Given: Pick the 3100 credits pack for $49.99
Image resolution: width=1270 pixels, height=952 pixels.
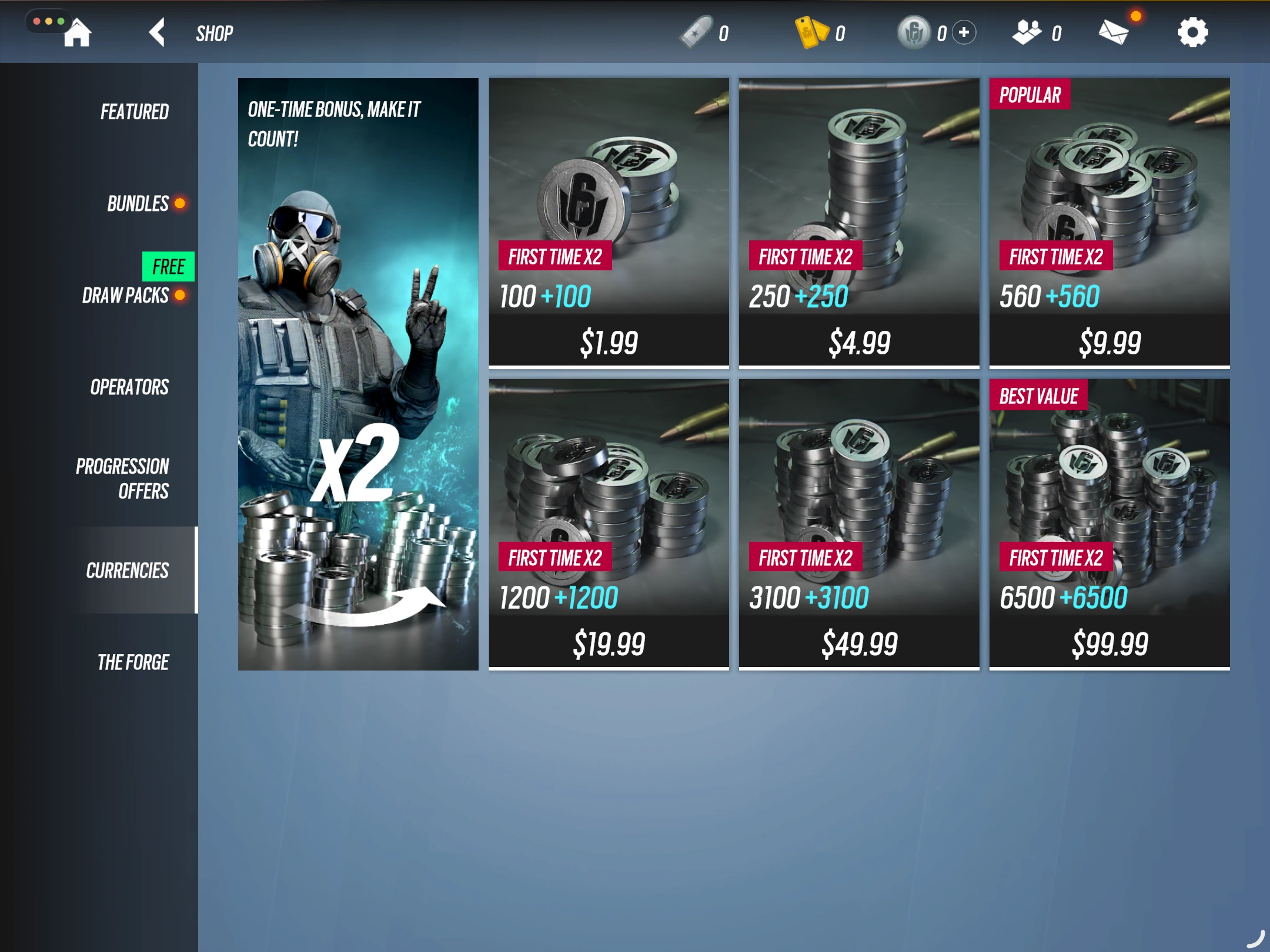Looking at the screenshot, I should pyautogui.click(x=859, y=524).
